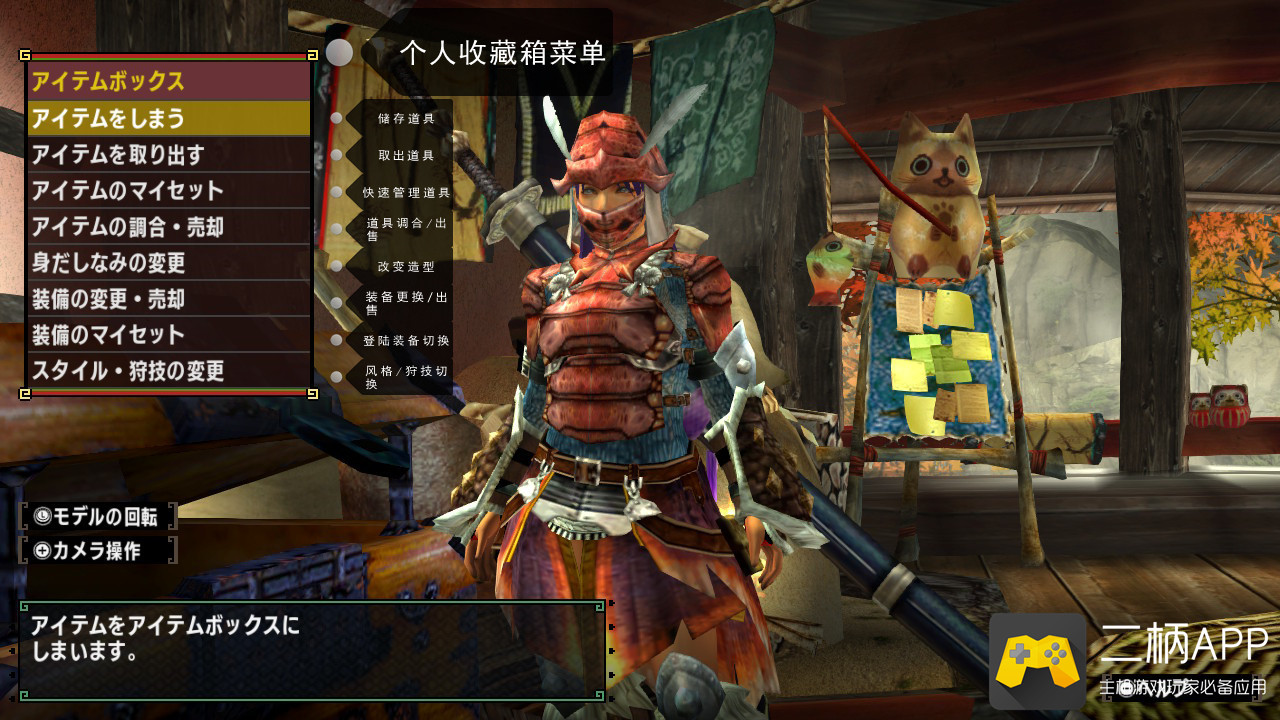
Task: Choose 身だしなみの変更 menu entry
Action: tap(168, 263)
